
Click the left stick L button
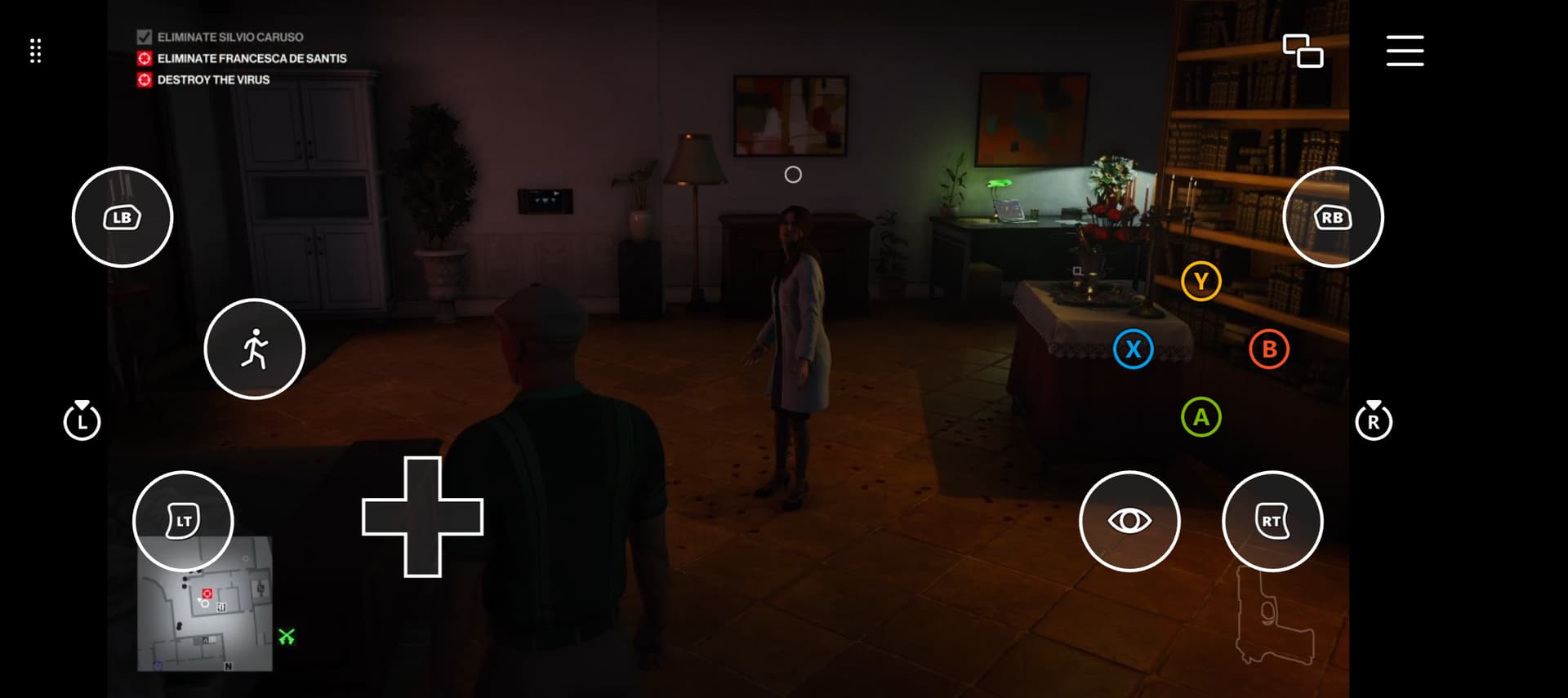pyautogui.click(x=82, y=421)
